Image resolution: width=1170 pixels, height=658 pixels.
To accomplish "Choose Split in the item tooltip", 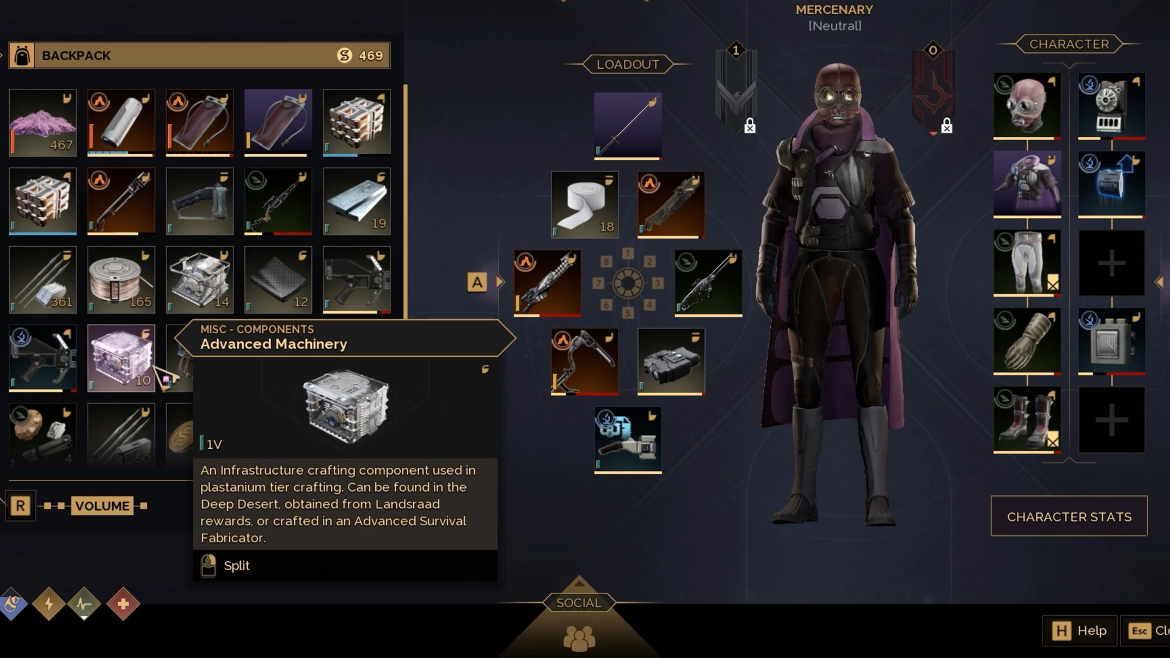I will pos(237,566).
